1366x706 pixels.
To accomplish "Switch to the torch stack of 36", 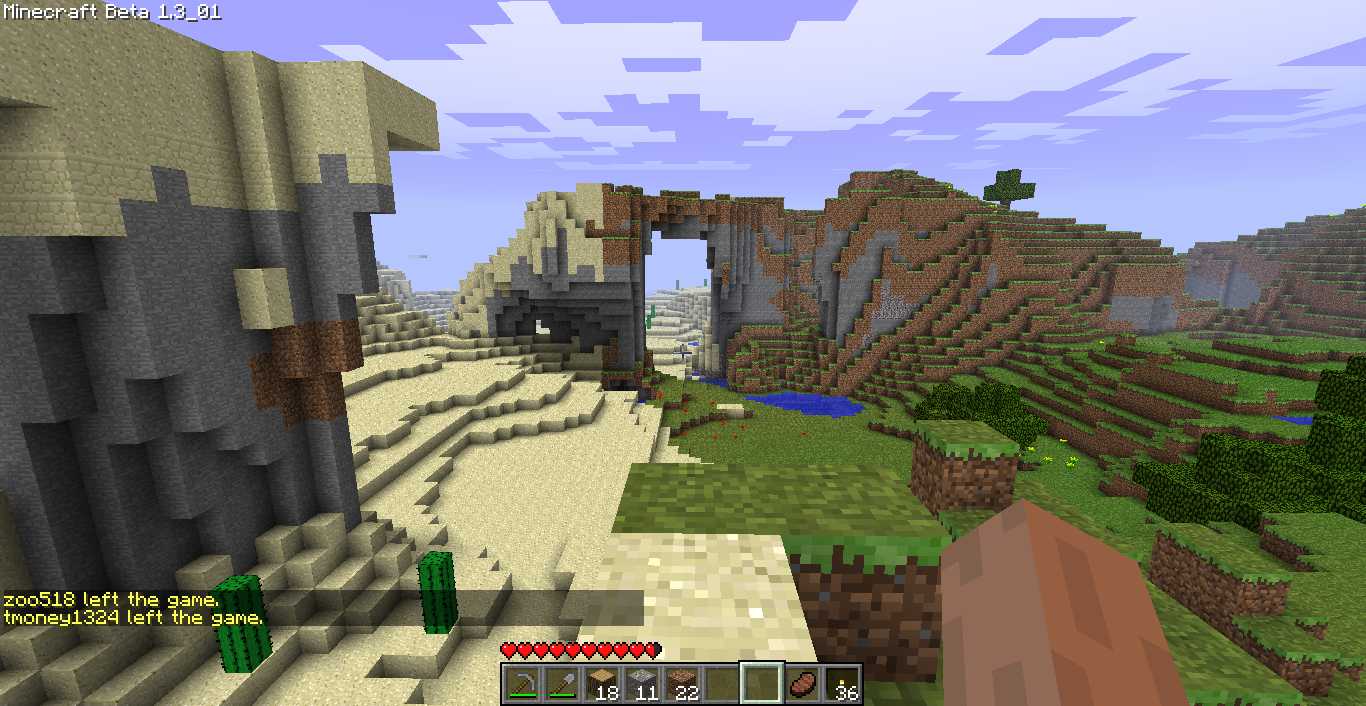I will point(841,684).
